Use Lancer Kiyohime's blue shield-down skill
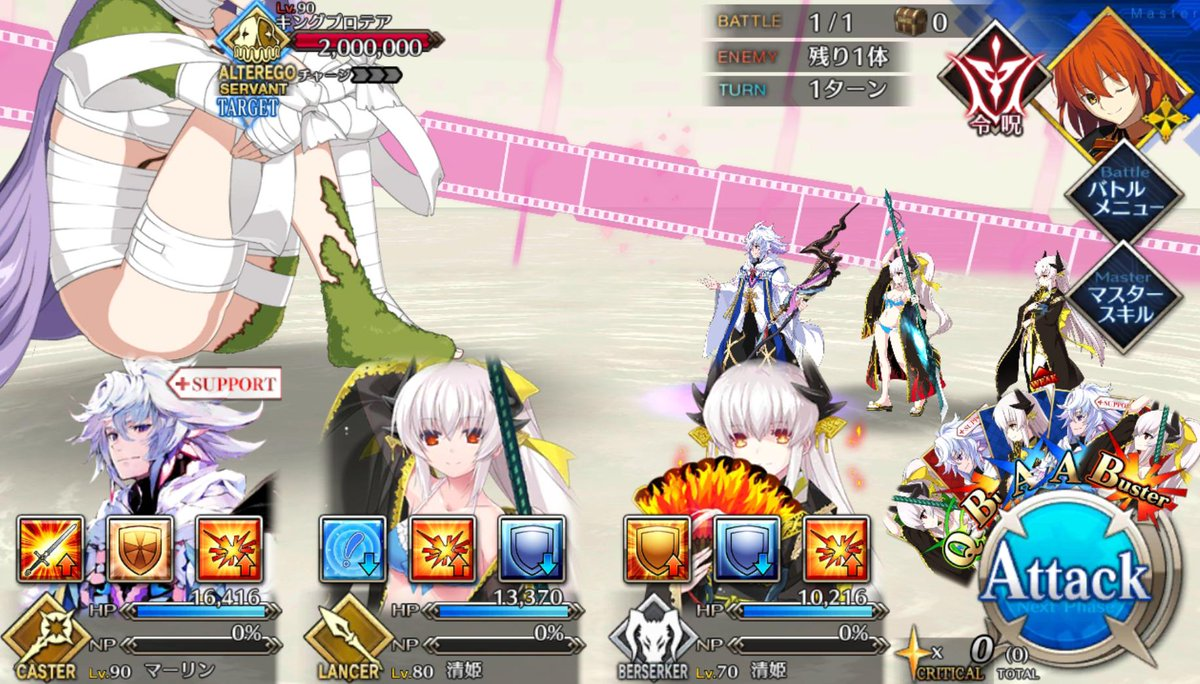 point(529,549)
